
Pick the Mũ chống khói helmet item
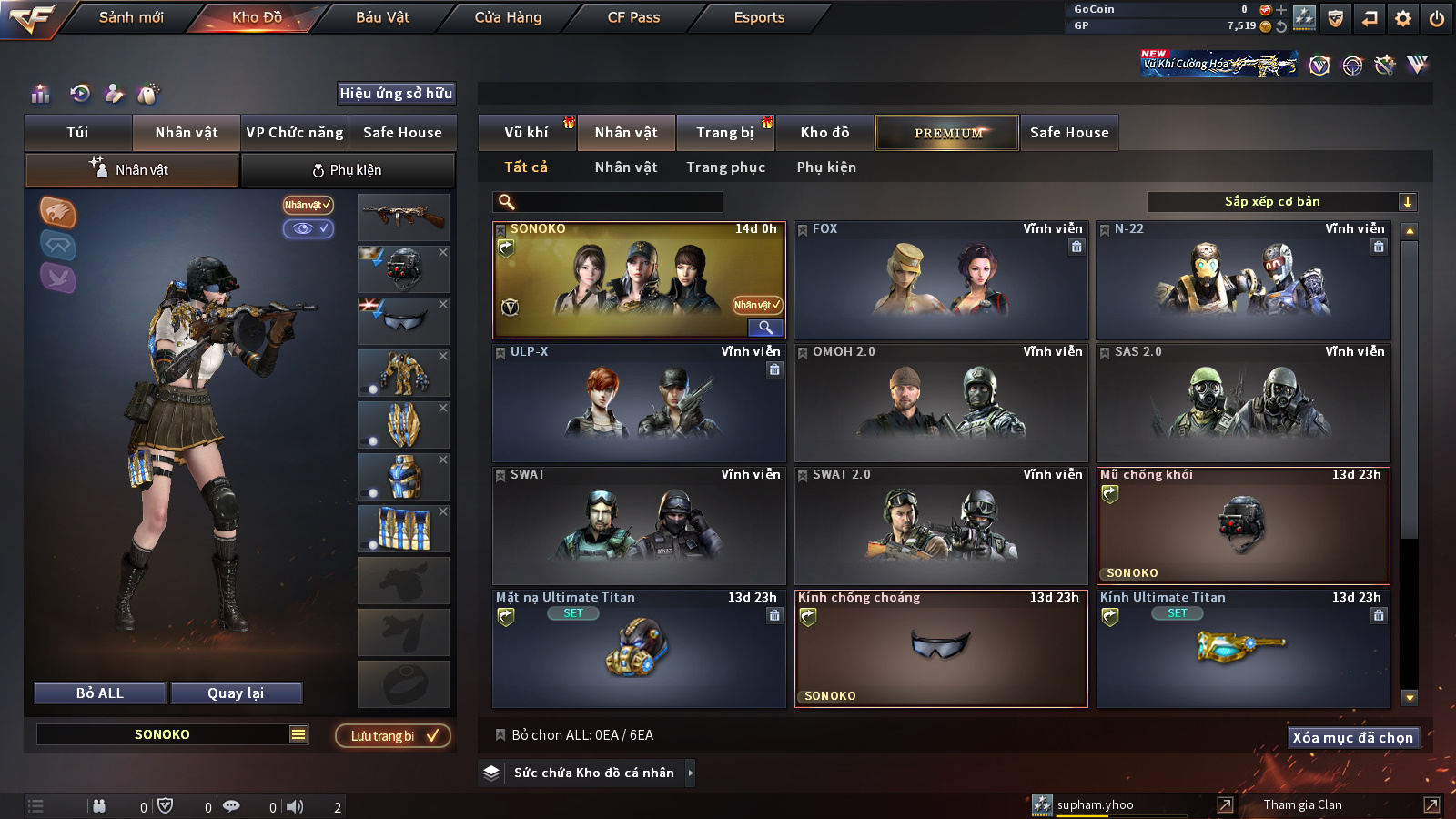click(x=1243, y=526)
